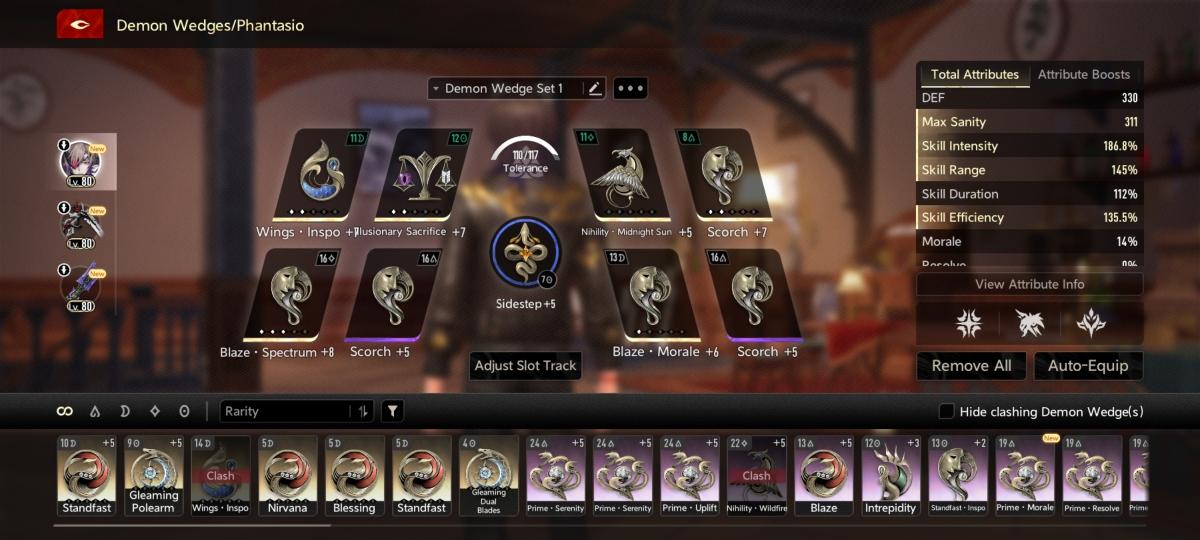1200x540 pixels.
Task: Switch to the Attribute Boosts tab
Action: [1084, 74]
